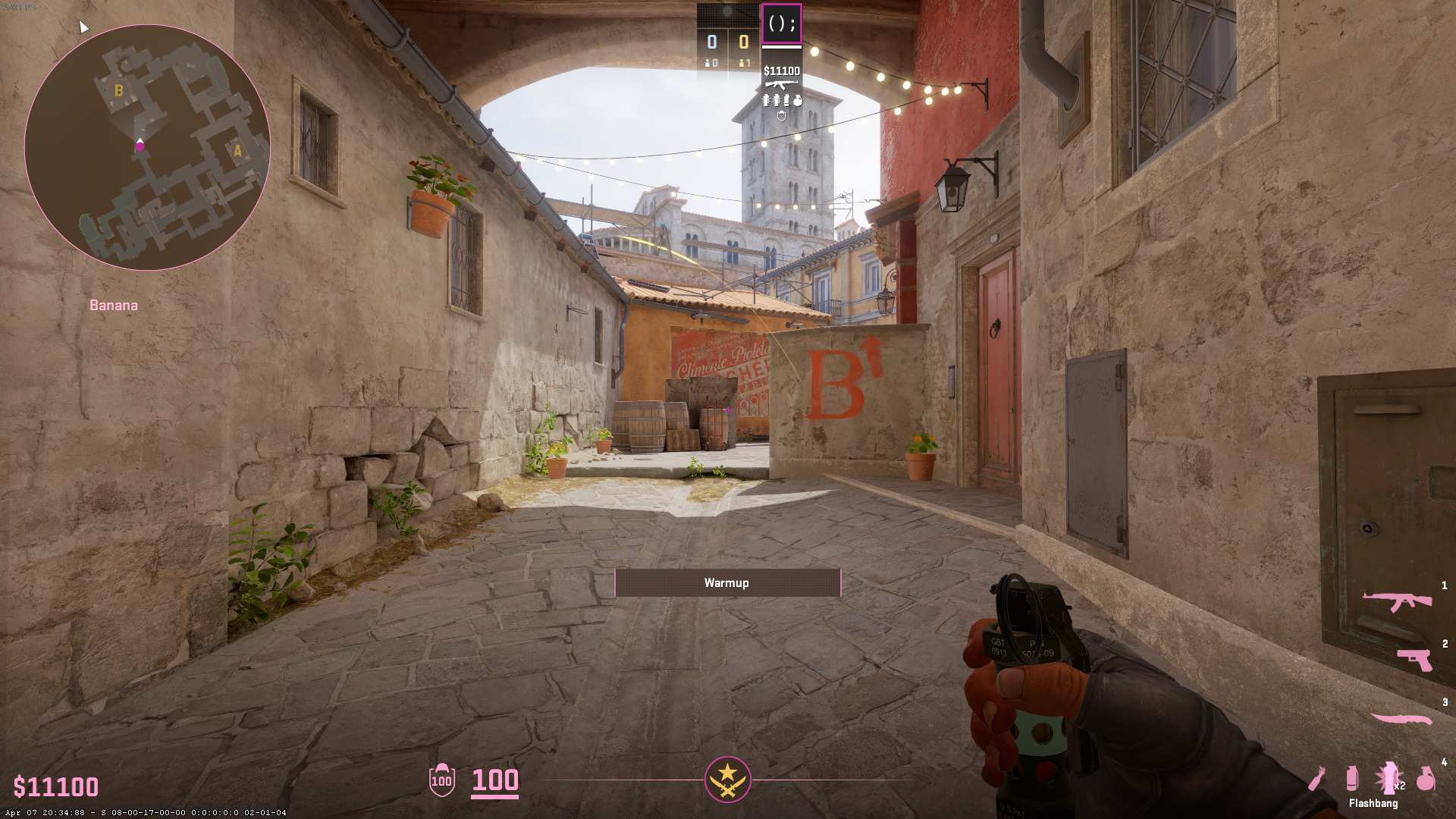The width and height of the screenshot is (1456, 819).
Task: Switch to the pistol slot
Action: click(x=1415, y=659)
